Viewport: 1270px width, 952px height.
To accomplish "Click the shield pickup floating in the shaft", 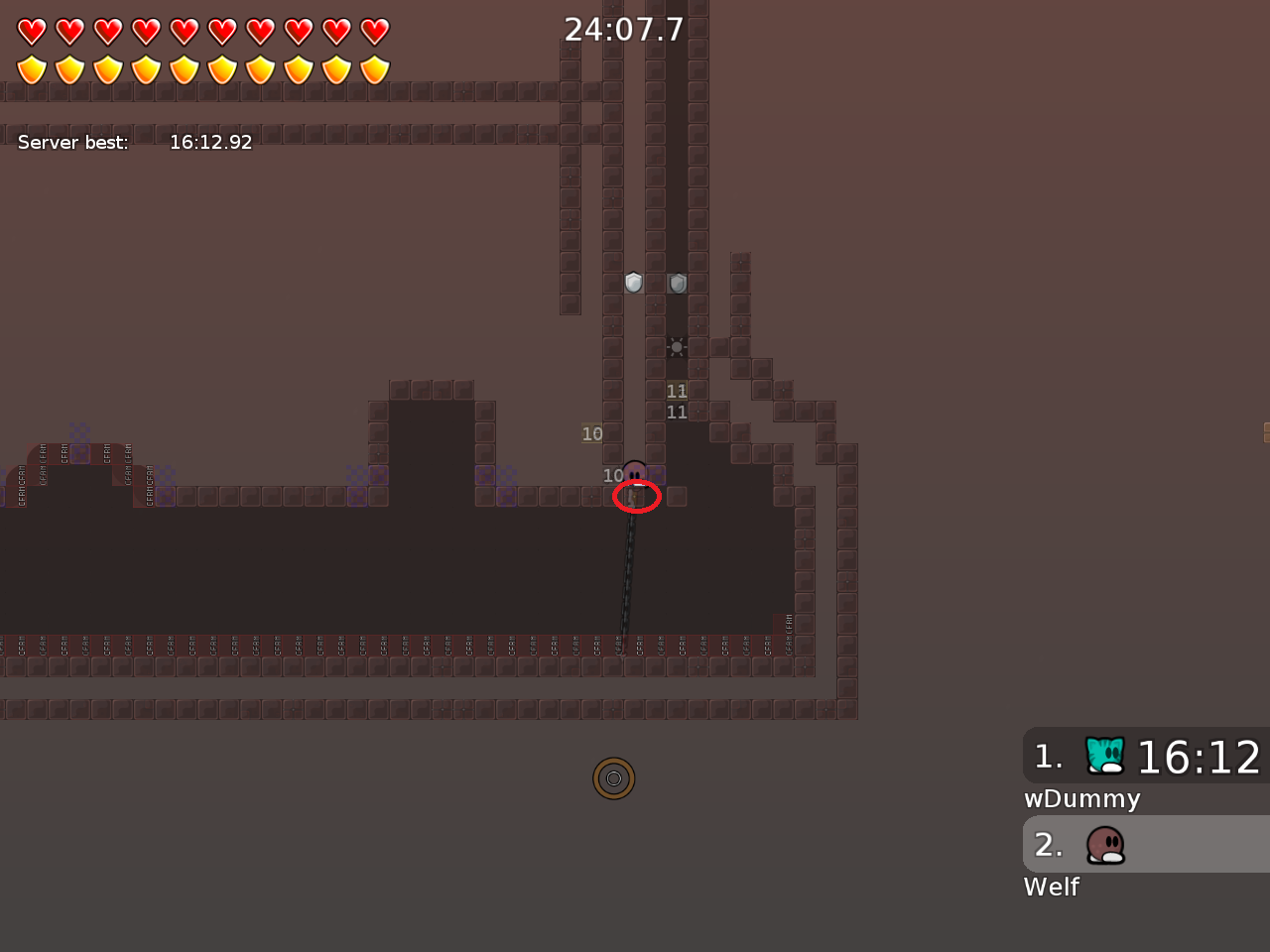I will [635, 284].
